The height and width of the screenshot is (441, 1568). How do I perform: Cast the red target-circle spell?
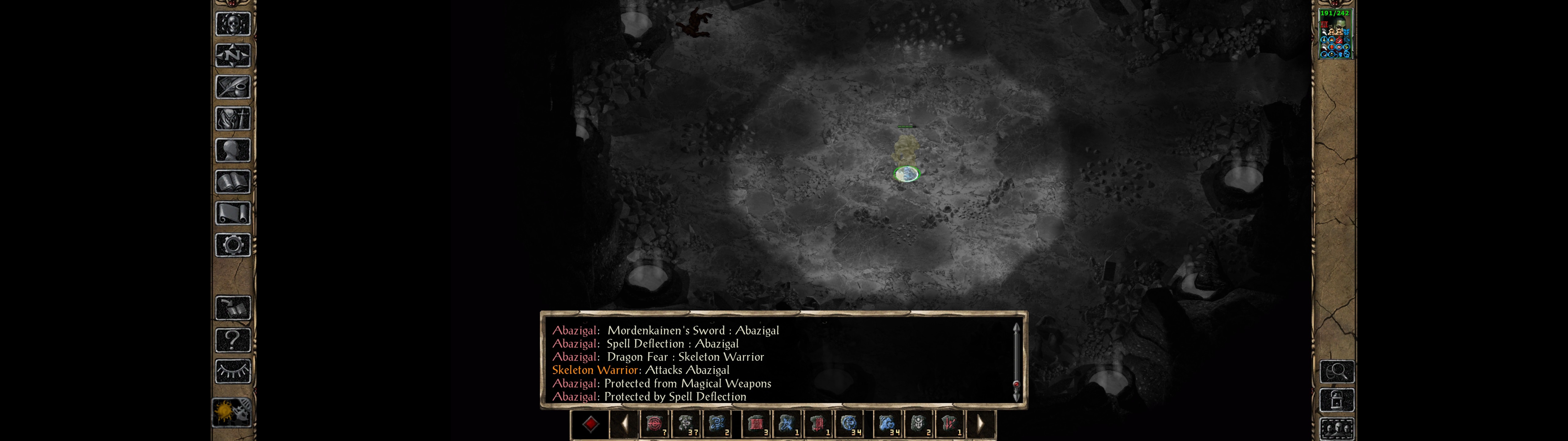coord(654,424)
